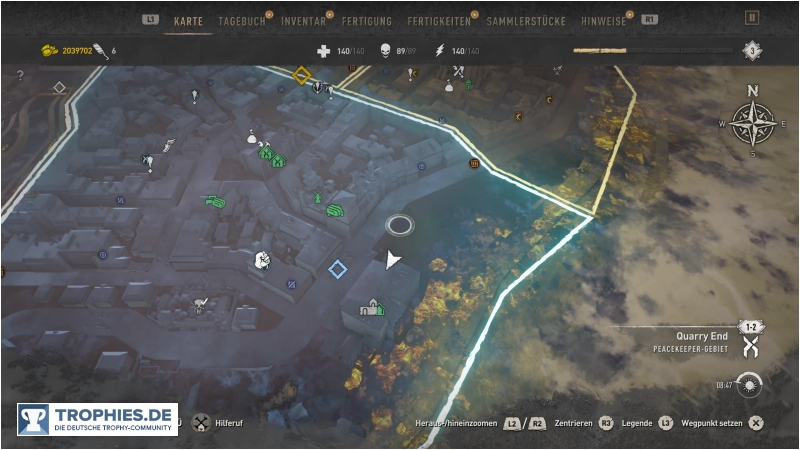
Task: Select the Karte tab
Action: tap(188, 20)
